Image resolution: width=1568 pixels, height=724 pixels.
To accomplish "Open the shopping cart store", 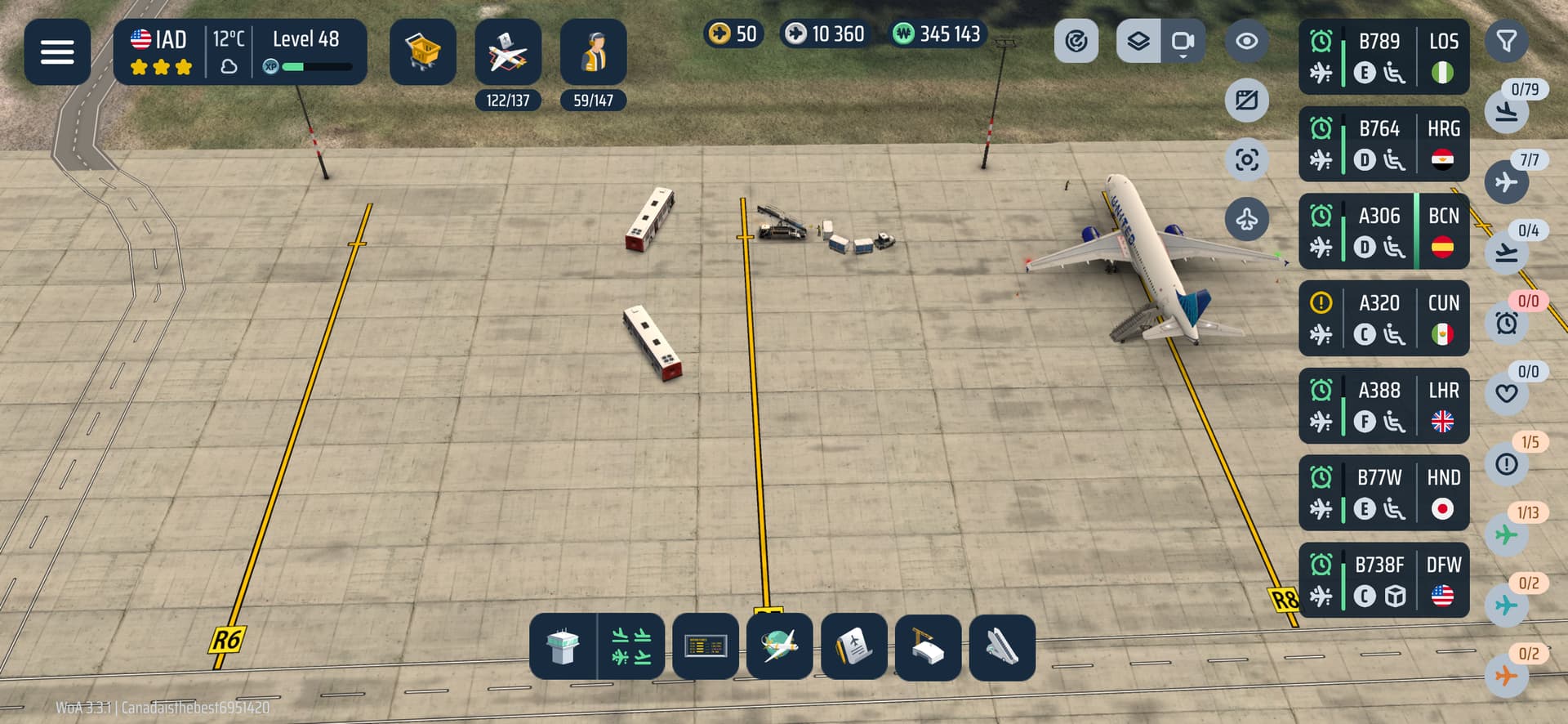I will [422, 52].
